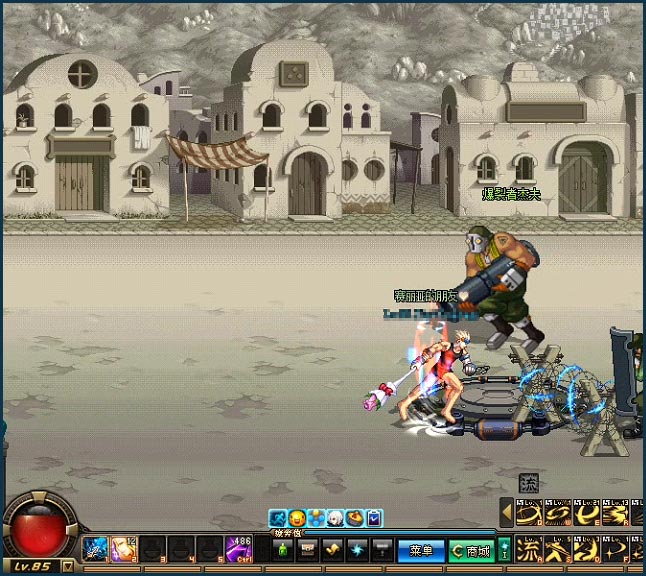Toggle the green bar next to 商城

504,549
